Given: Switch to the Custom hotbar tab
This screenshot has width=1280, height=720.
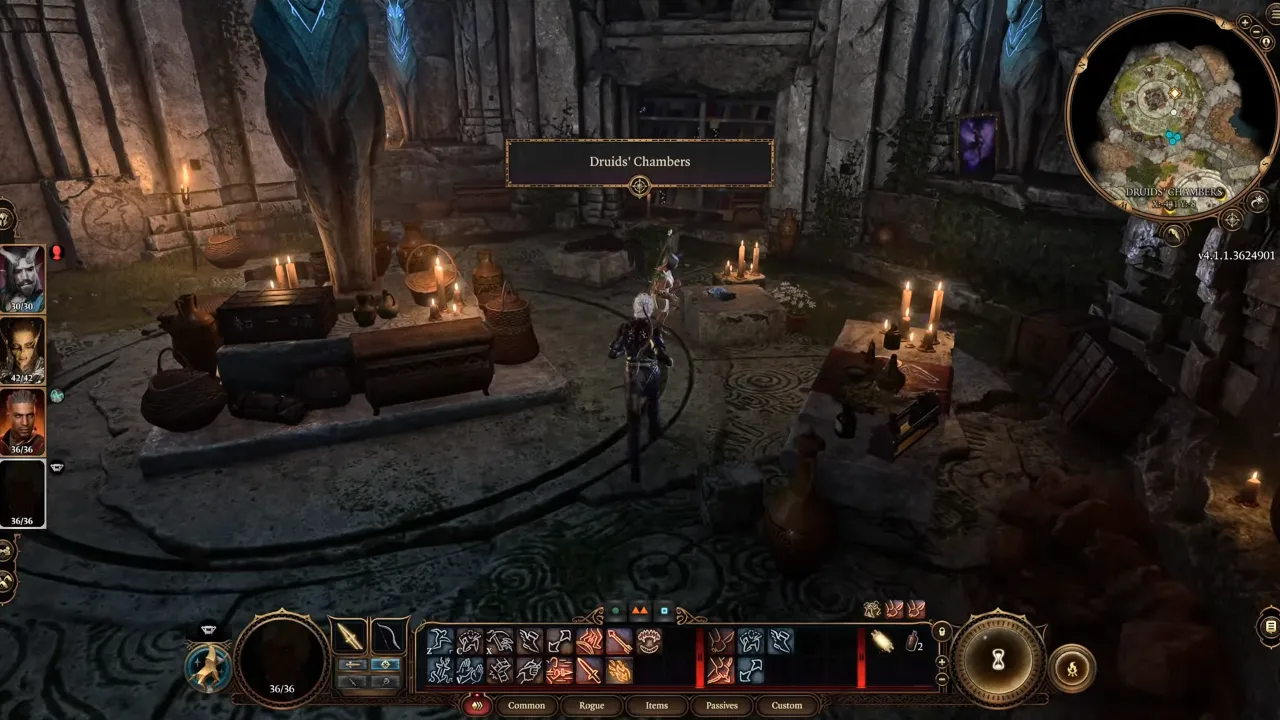Looking at the screenshot, I should coord(787,705).
